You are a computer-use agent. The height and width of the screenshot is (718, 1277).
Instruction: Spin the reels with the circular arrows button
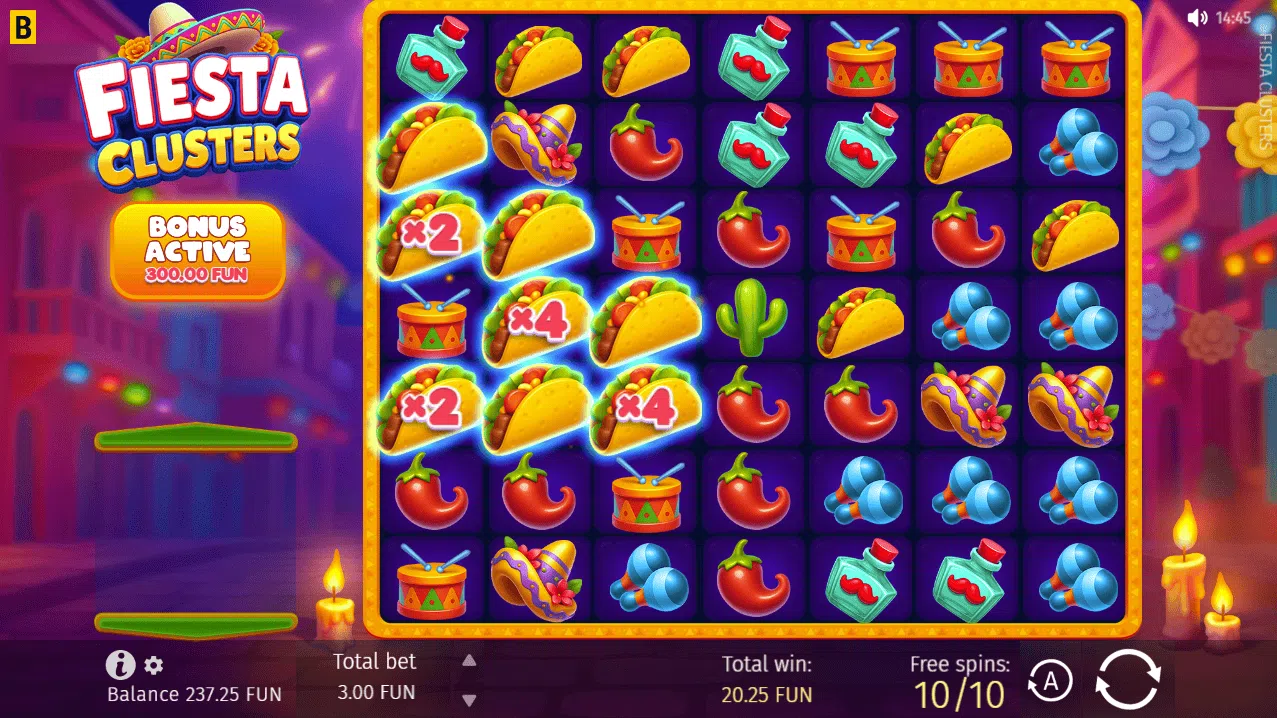(x=1128, y=680)
